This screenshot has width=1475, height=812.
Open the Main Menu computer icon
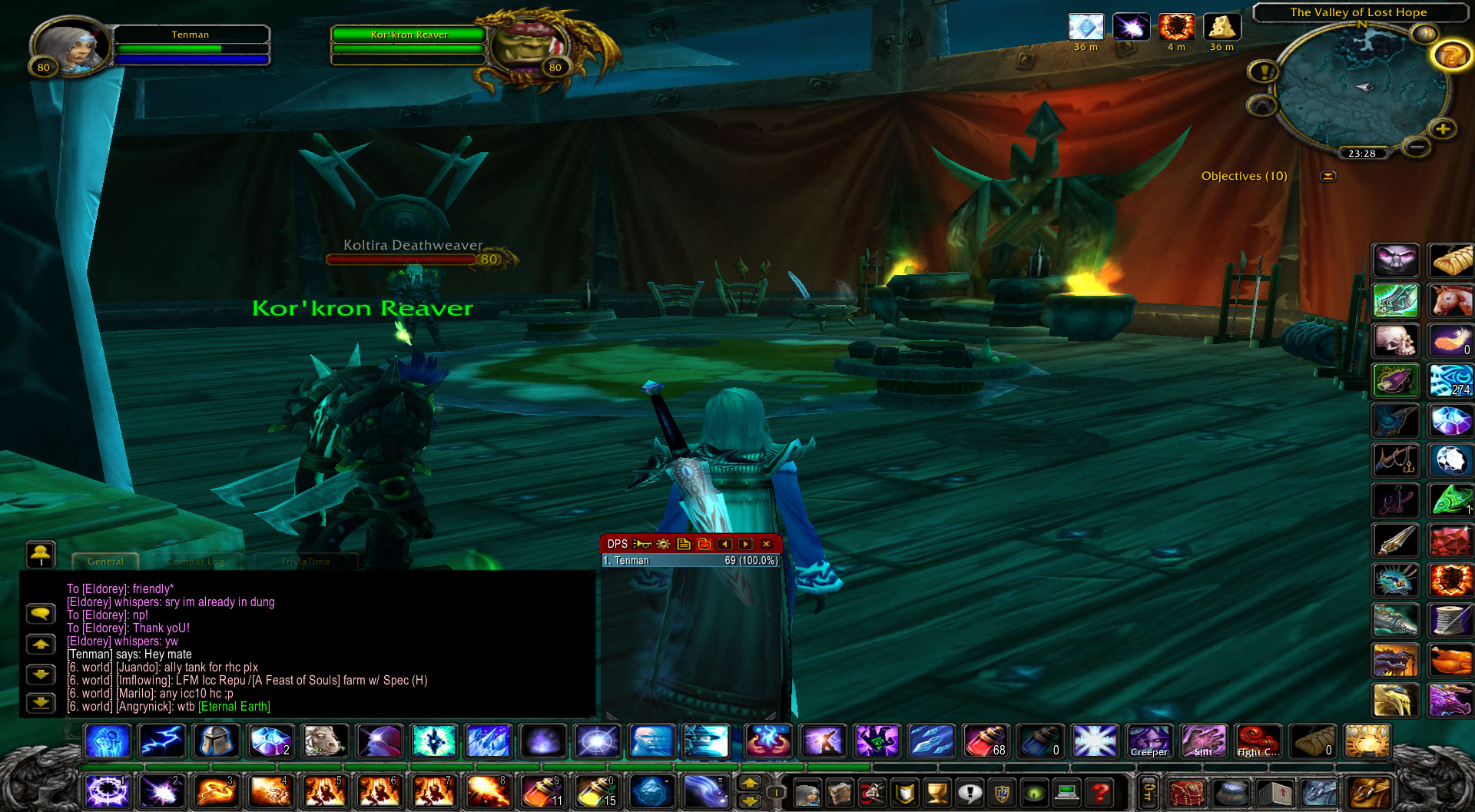tap(1066, 793)
